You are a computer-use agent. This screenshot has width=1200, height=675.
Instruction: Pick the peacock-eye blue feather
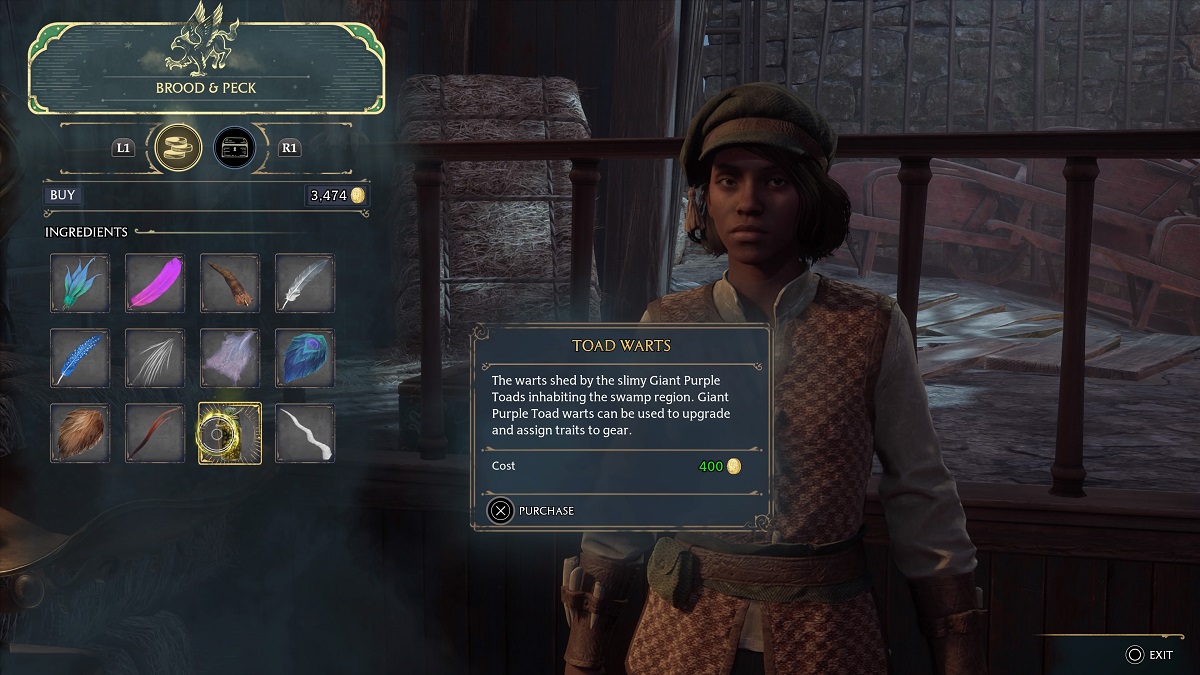(305, 358)
